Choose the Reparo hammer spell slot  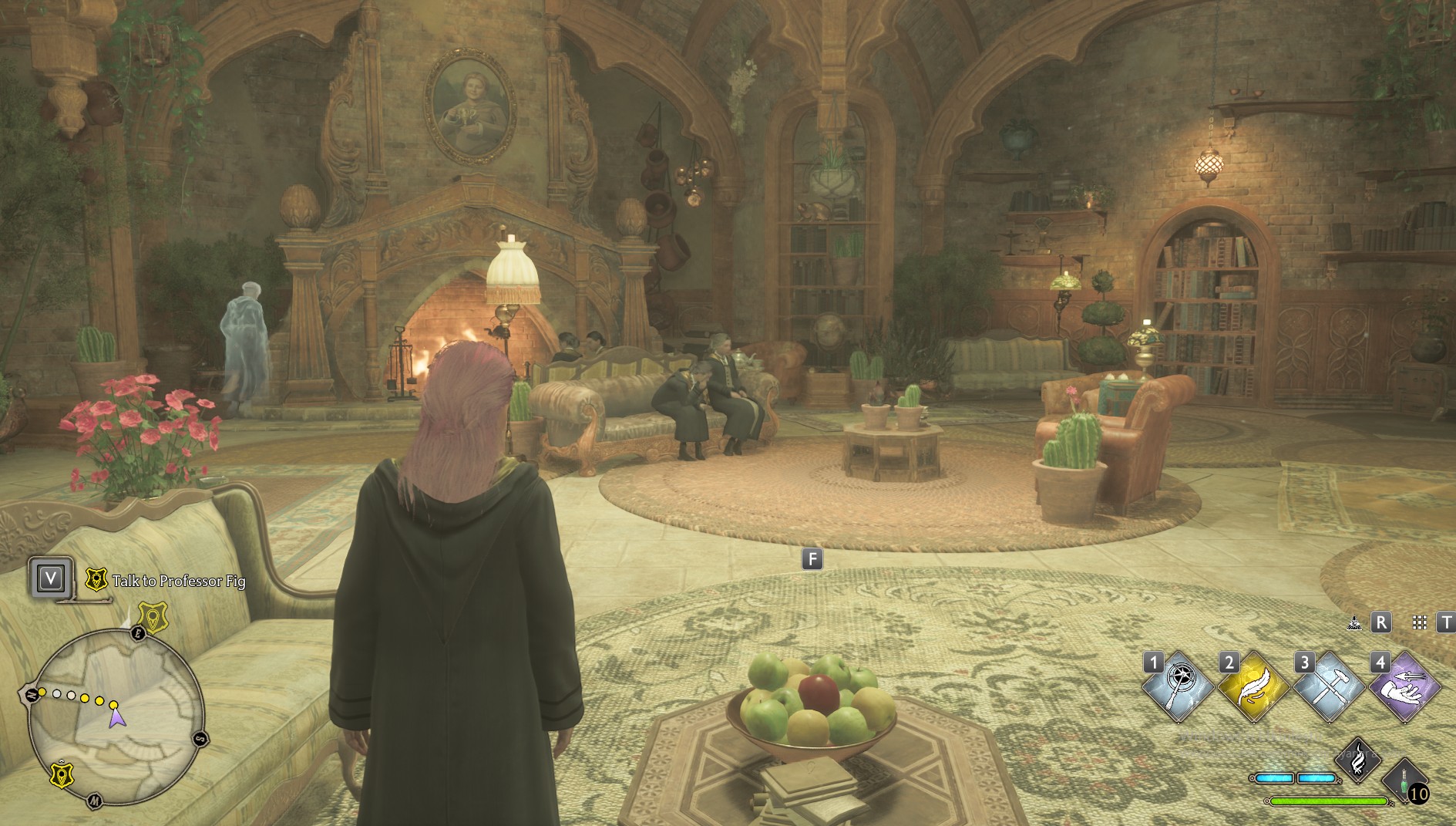(1328, 686)
